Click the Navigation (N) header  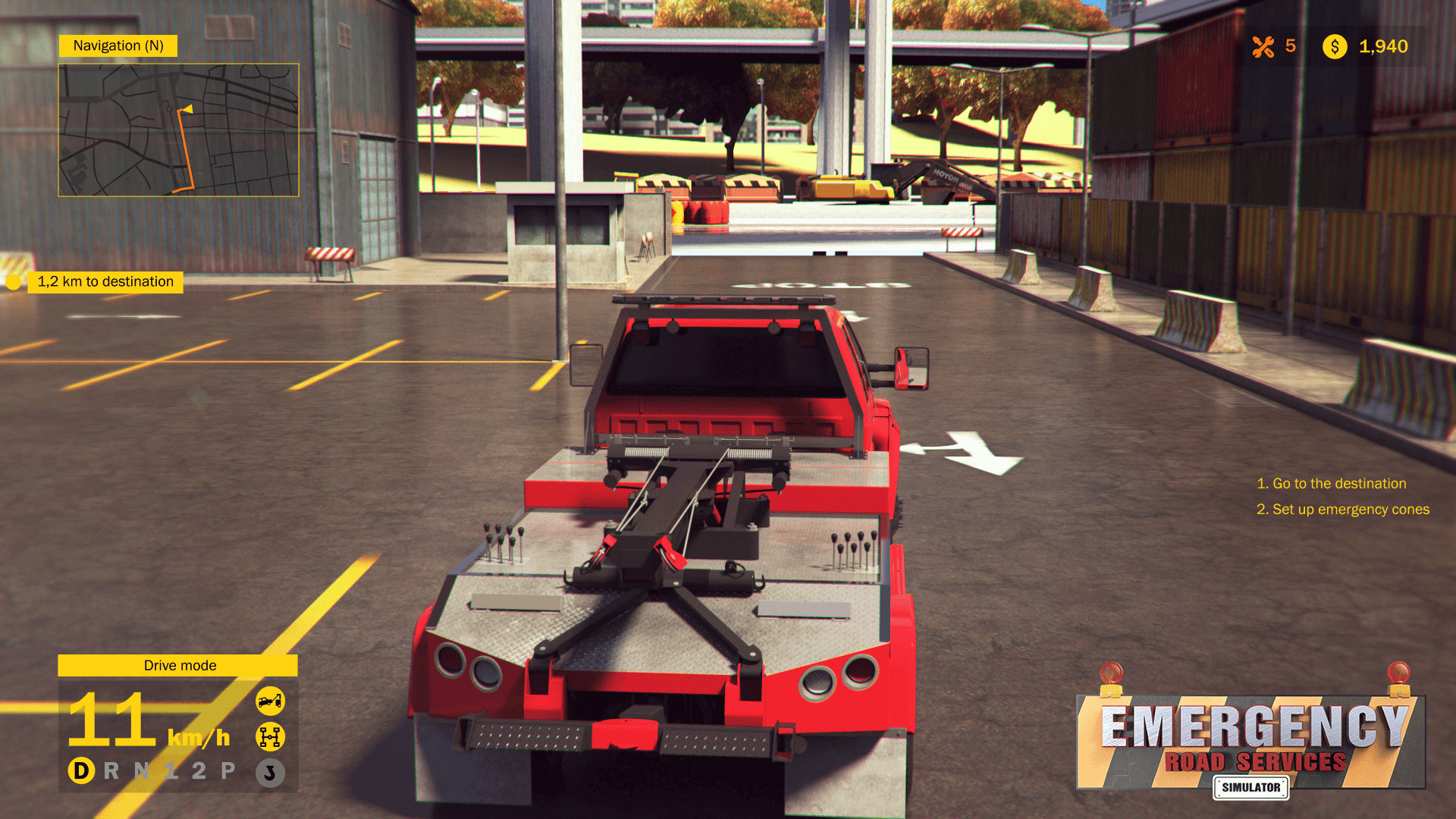tap(118, 45)
